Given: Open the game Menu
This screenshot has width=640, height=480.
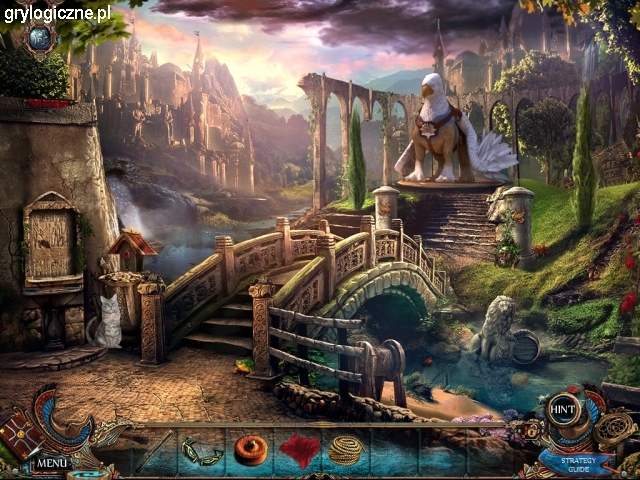Looking at the screenshot, I should tap(51, 463).
